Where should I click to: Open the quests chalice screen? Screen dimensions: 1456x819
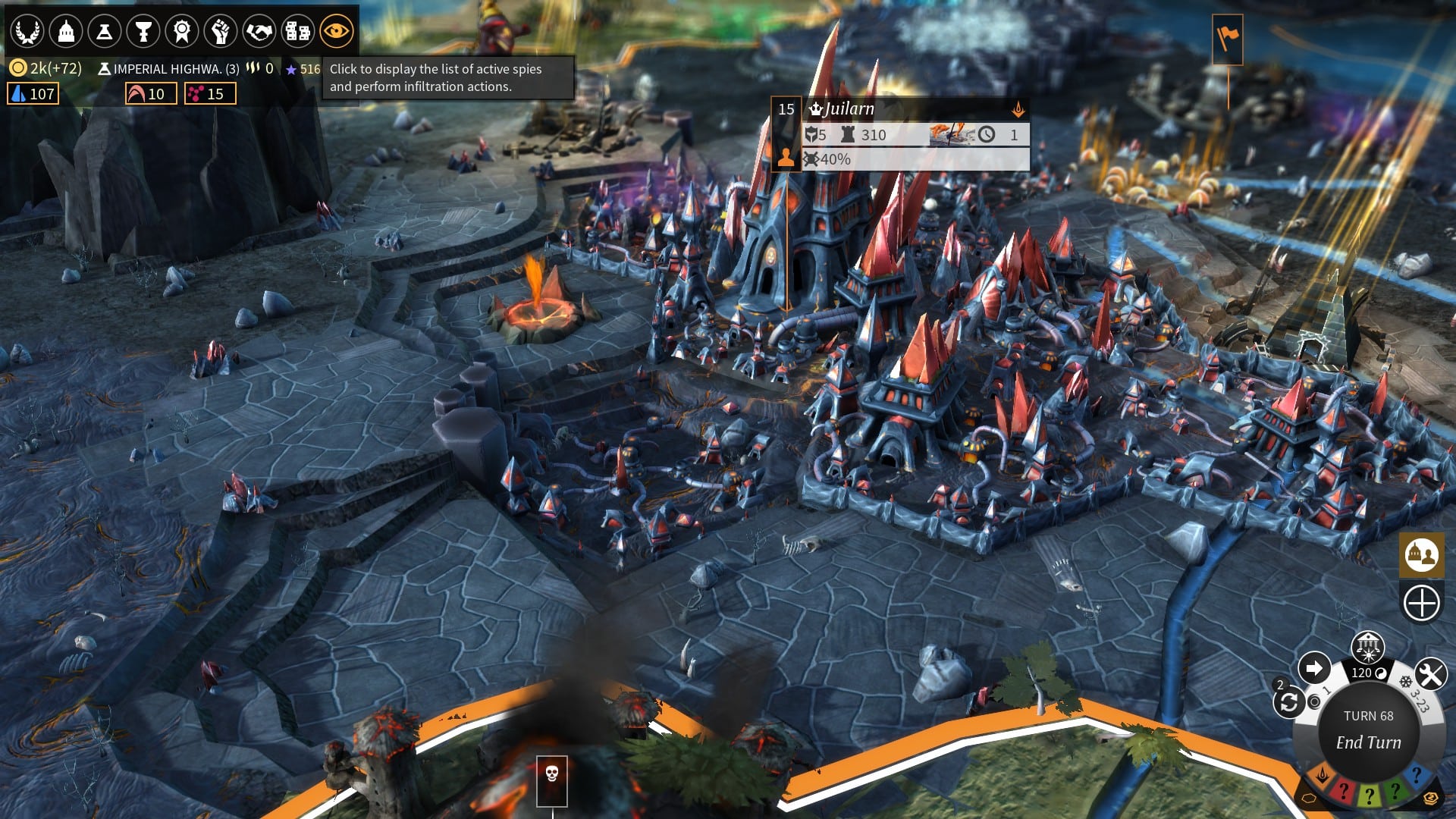(143, 32)
